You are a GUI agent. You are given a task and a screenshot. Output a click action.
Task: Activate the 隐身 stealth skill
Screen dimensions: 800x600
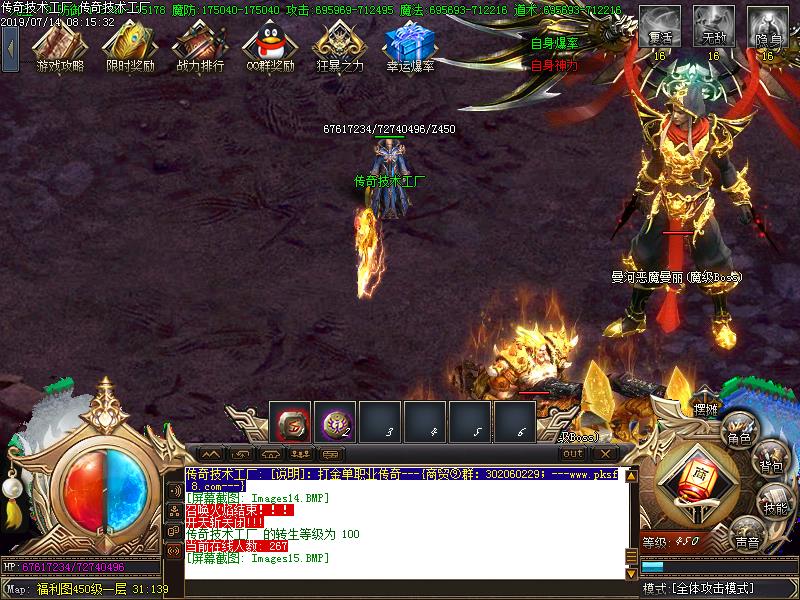pyautogui.click(x=767, y=27)
